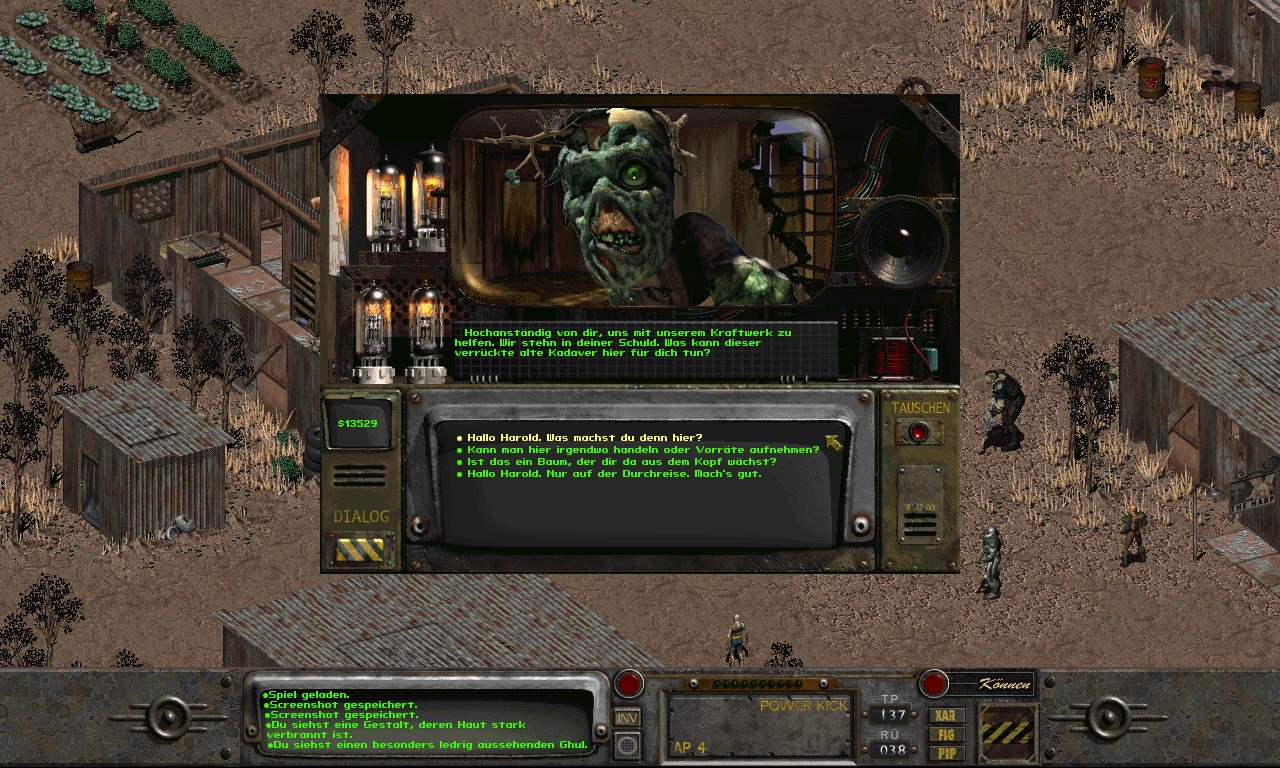This screenshot has height=768, width=1280.
Task: Click the round options button below INV
Action: (x=627, y=745)
